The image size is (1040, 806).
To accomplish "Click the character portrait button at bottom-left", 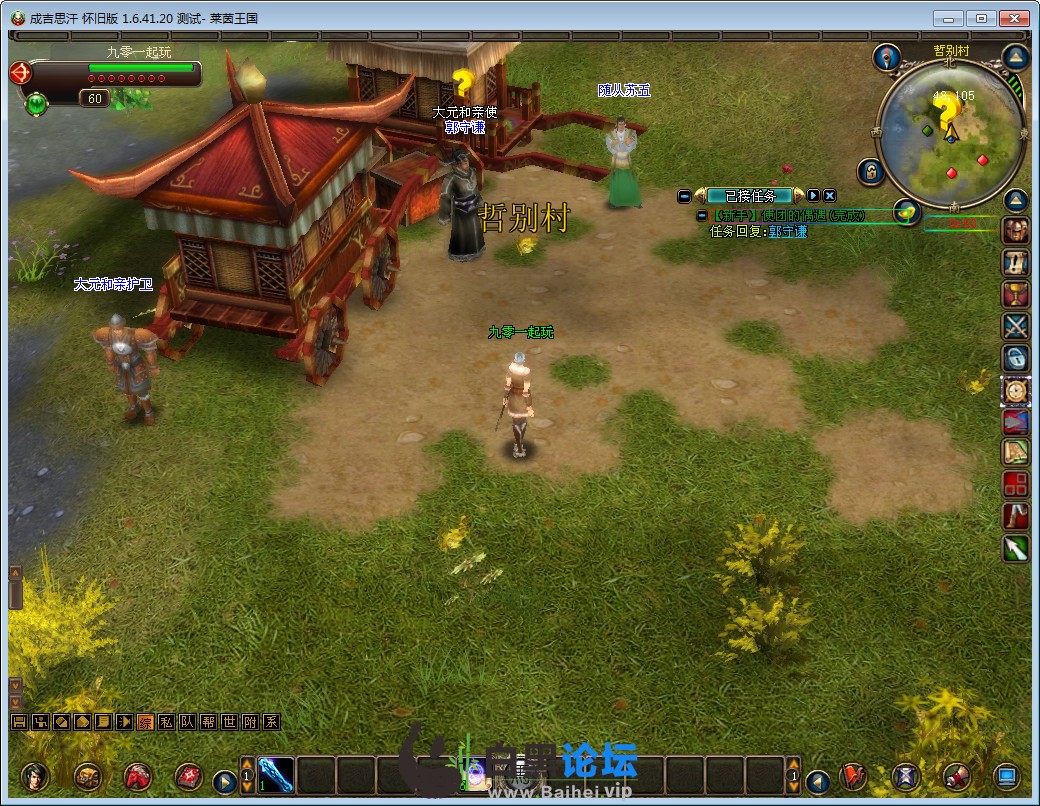I will coord(35,776).
